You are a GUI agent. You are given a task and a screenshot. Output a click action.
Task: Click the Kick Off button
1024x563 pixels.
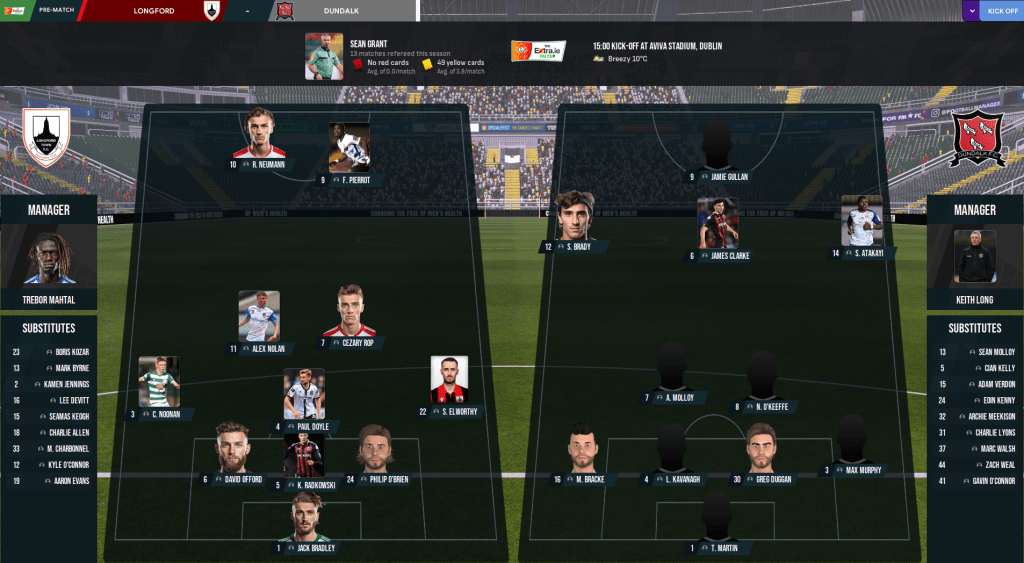1002,11
